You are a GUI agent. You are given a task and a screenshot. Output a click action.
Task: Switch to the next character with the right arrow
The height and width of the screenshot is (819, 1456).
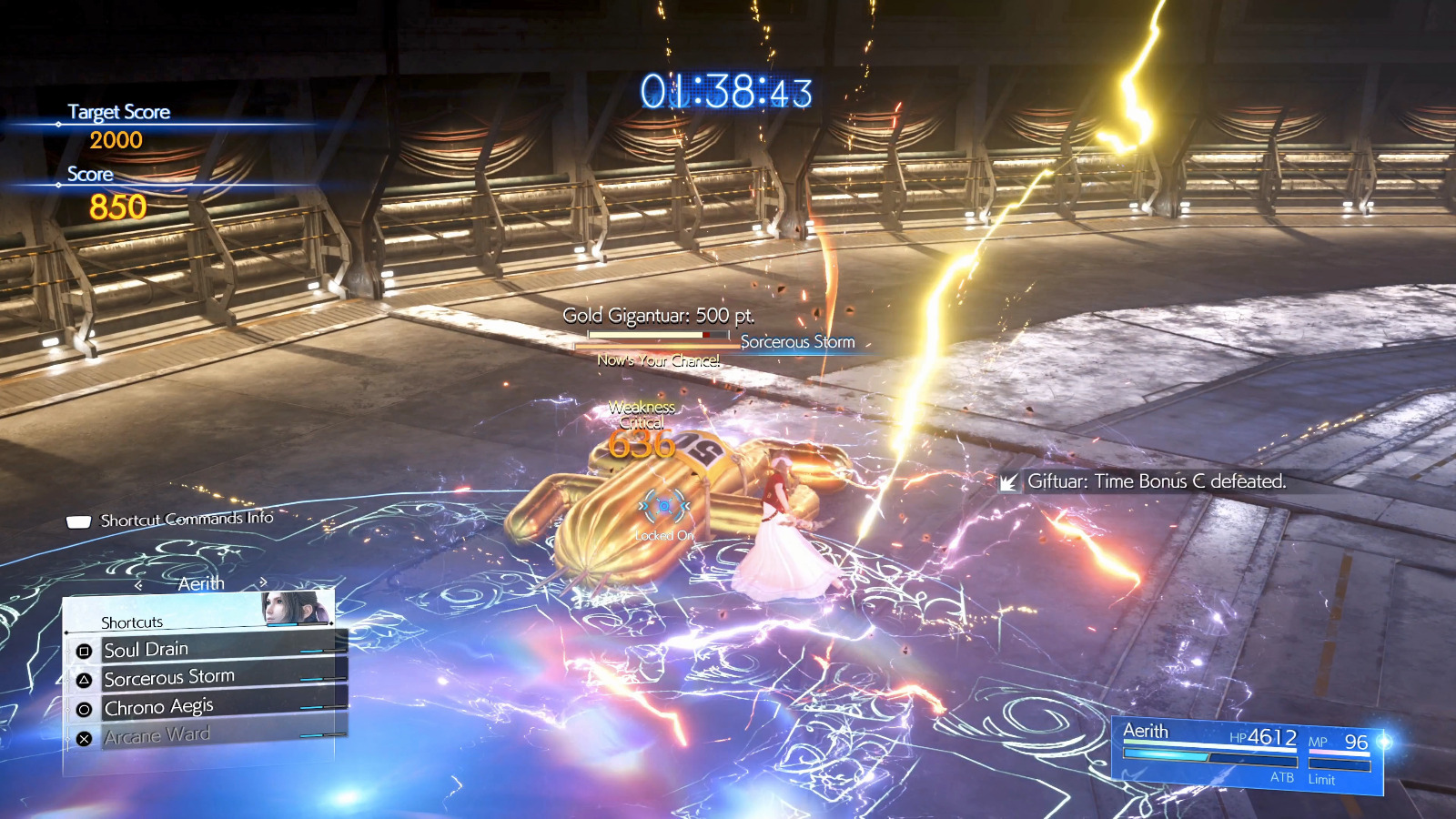coord(263,581)
